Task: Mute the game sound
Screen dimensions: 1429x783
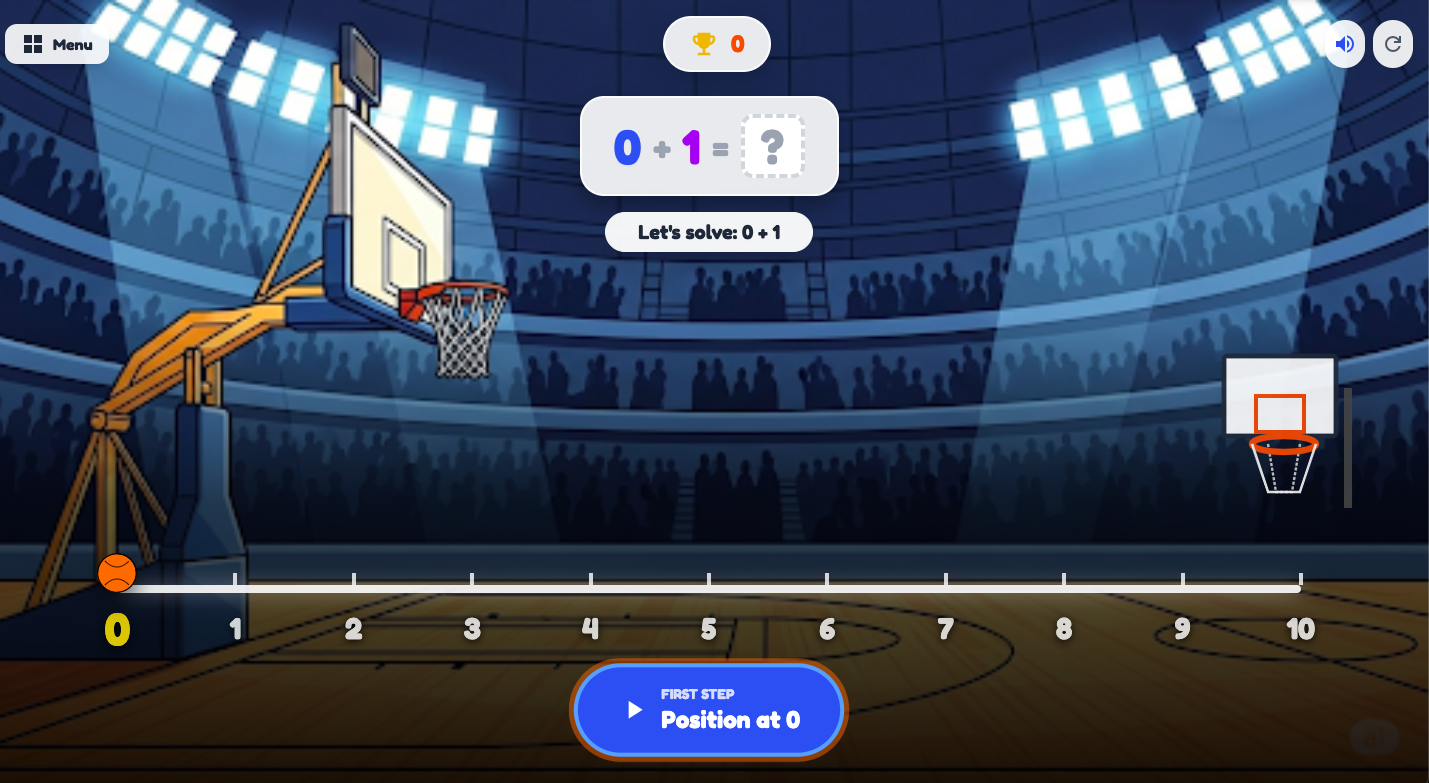Action: (x=1344, y=43)
